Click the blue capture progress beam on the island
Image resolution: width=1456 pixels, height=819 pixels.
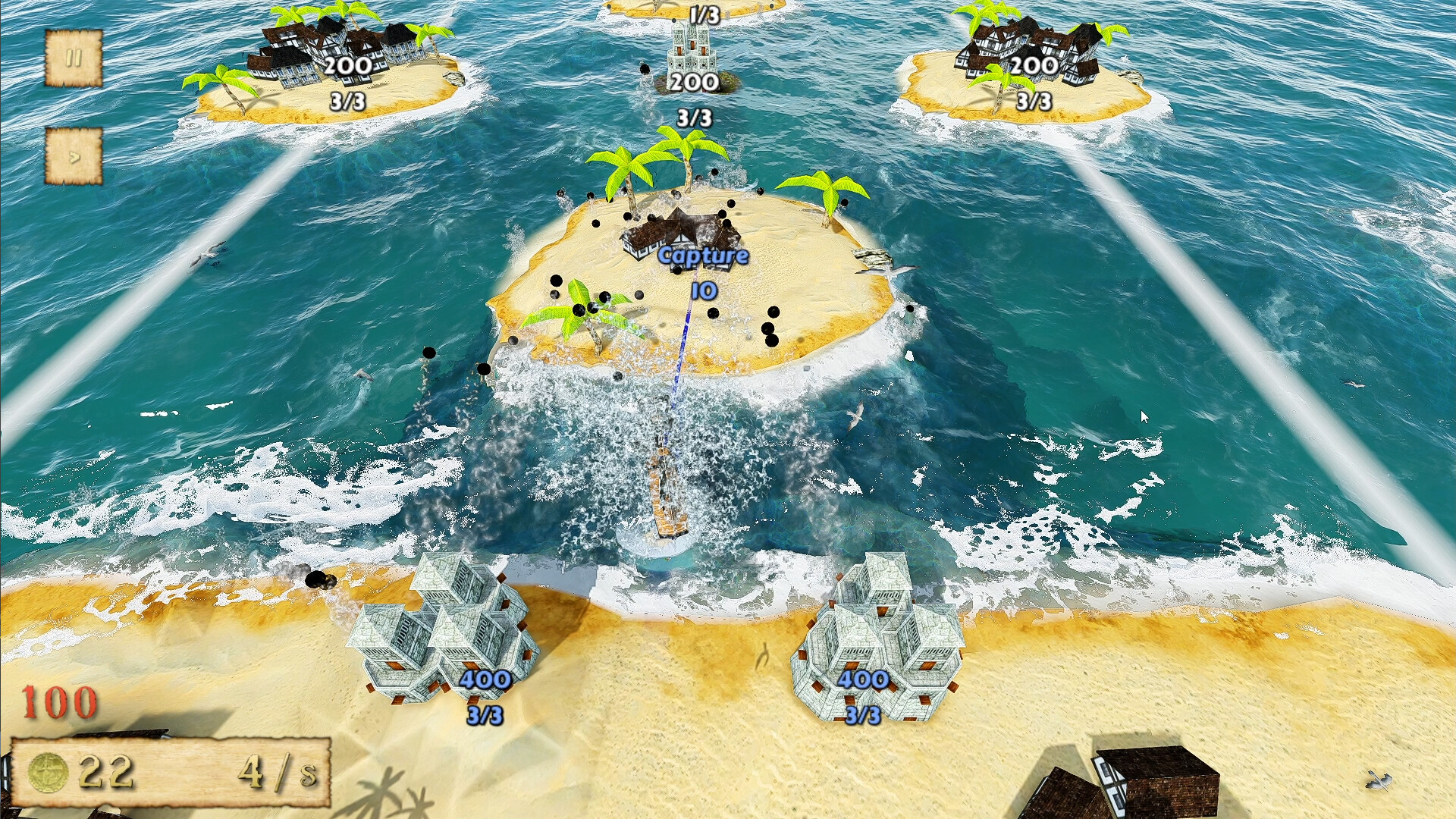coord(682,356)
